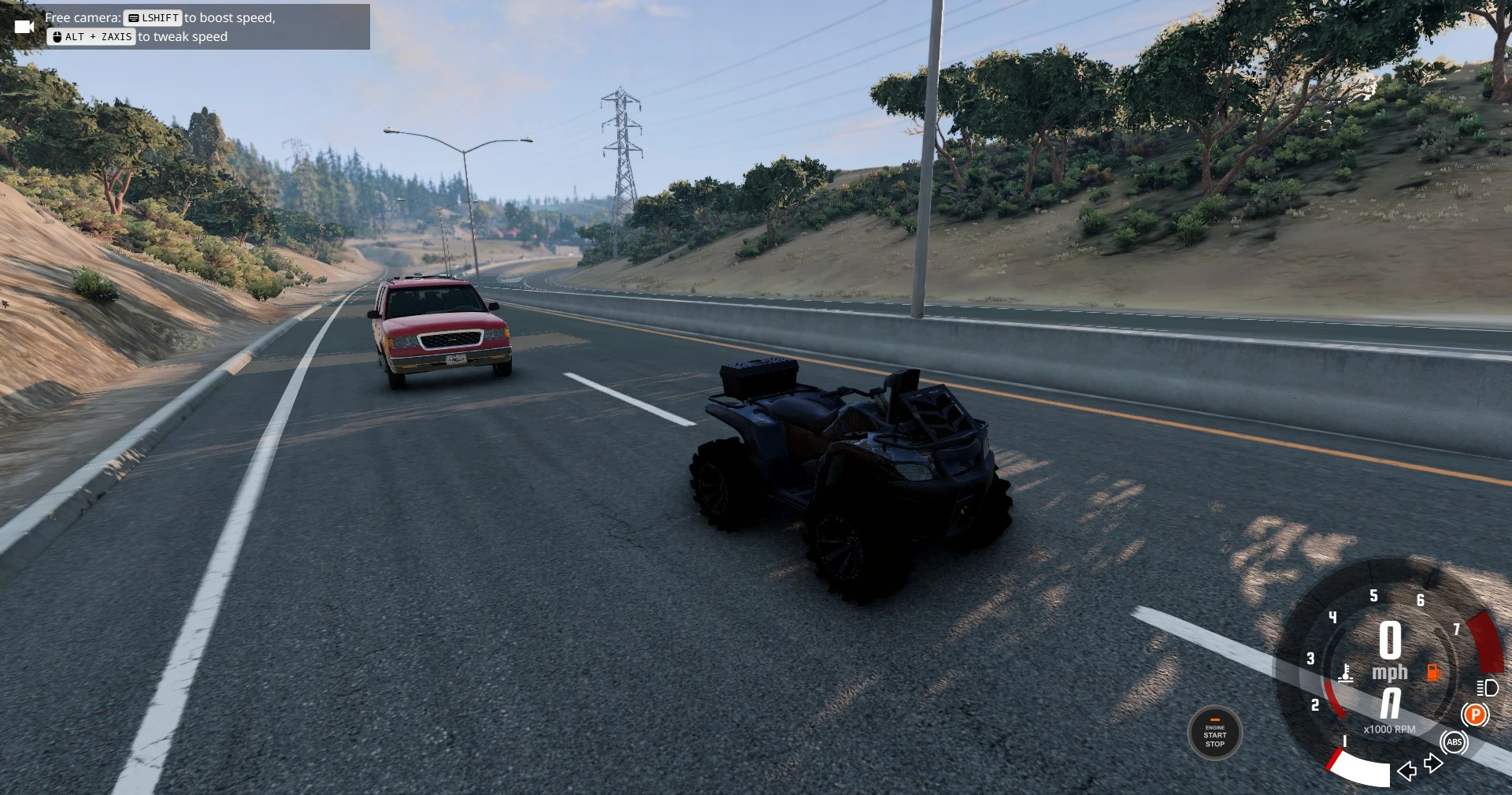Toggle the right turn signal arrow

(1432, 765)
